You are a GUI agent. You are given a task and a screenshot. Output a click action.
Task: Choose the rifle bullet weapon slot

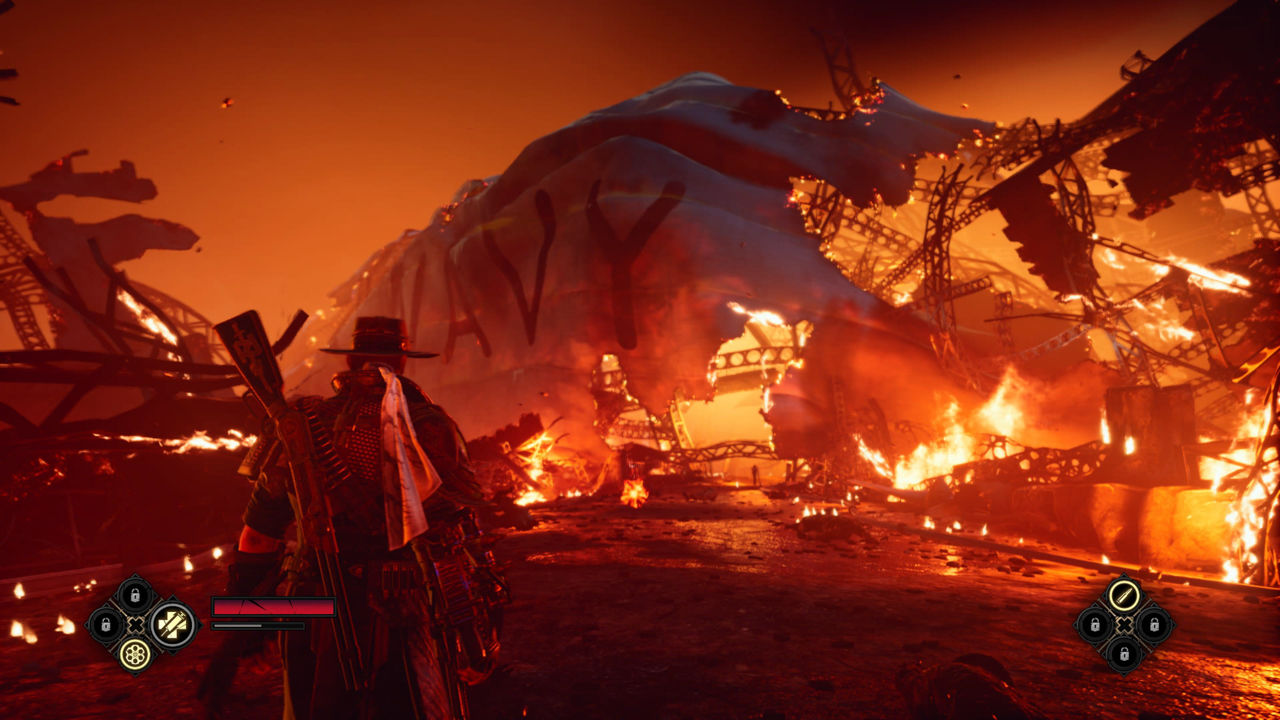click(1124, 596)
